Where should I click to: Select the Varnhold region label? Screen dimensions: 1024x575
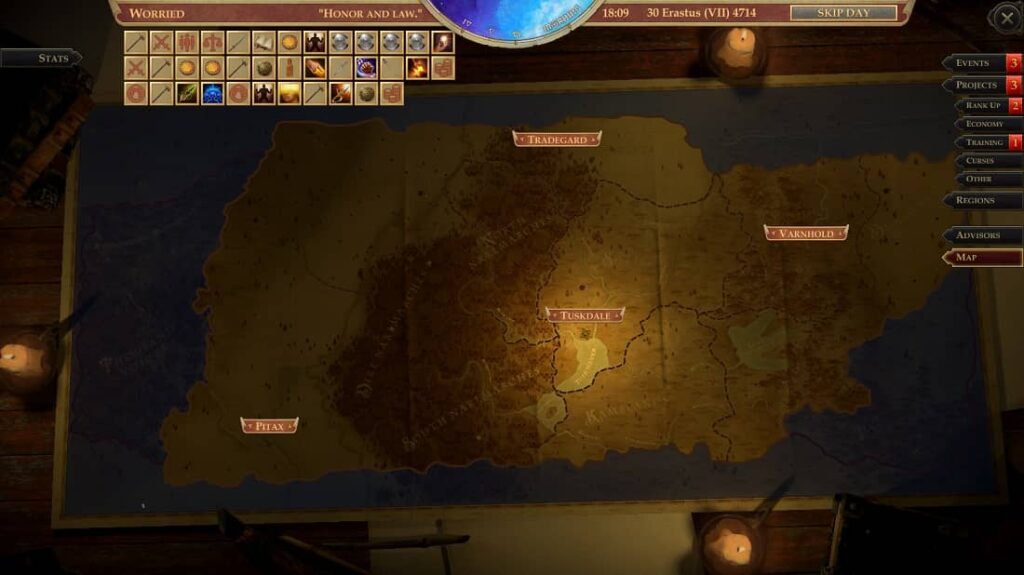pyautogui.click(x=806, y=233)
